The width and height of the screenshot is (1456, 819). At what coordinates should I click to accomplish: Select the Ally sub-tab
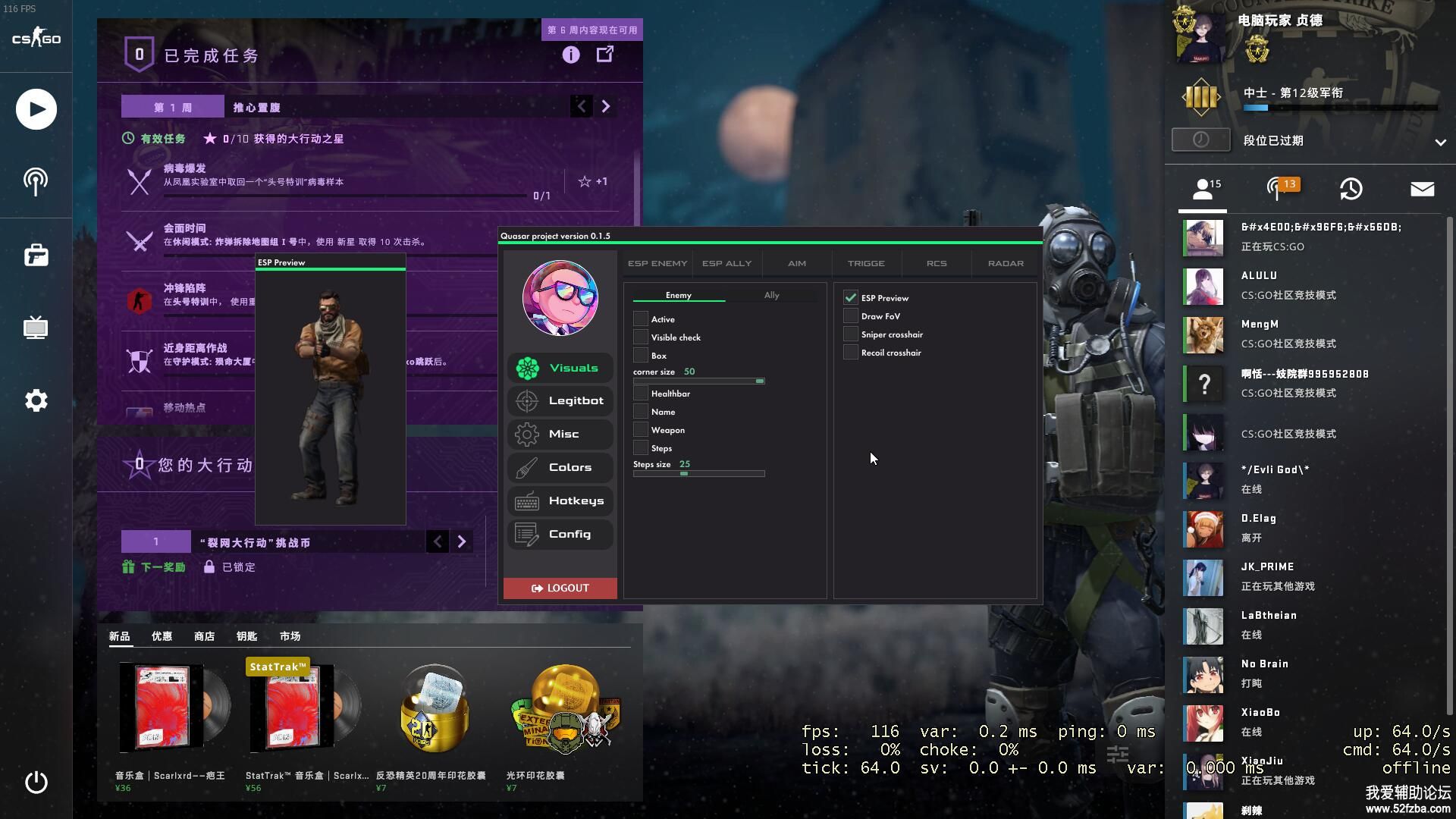771,295
